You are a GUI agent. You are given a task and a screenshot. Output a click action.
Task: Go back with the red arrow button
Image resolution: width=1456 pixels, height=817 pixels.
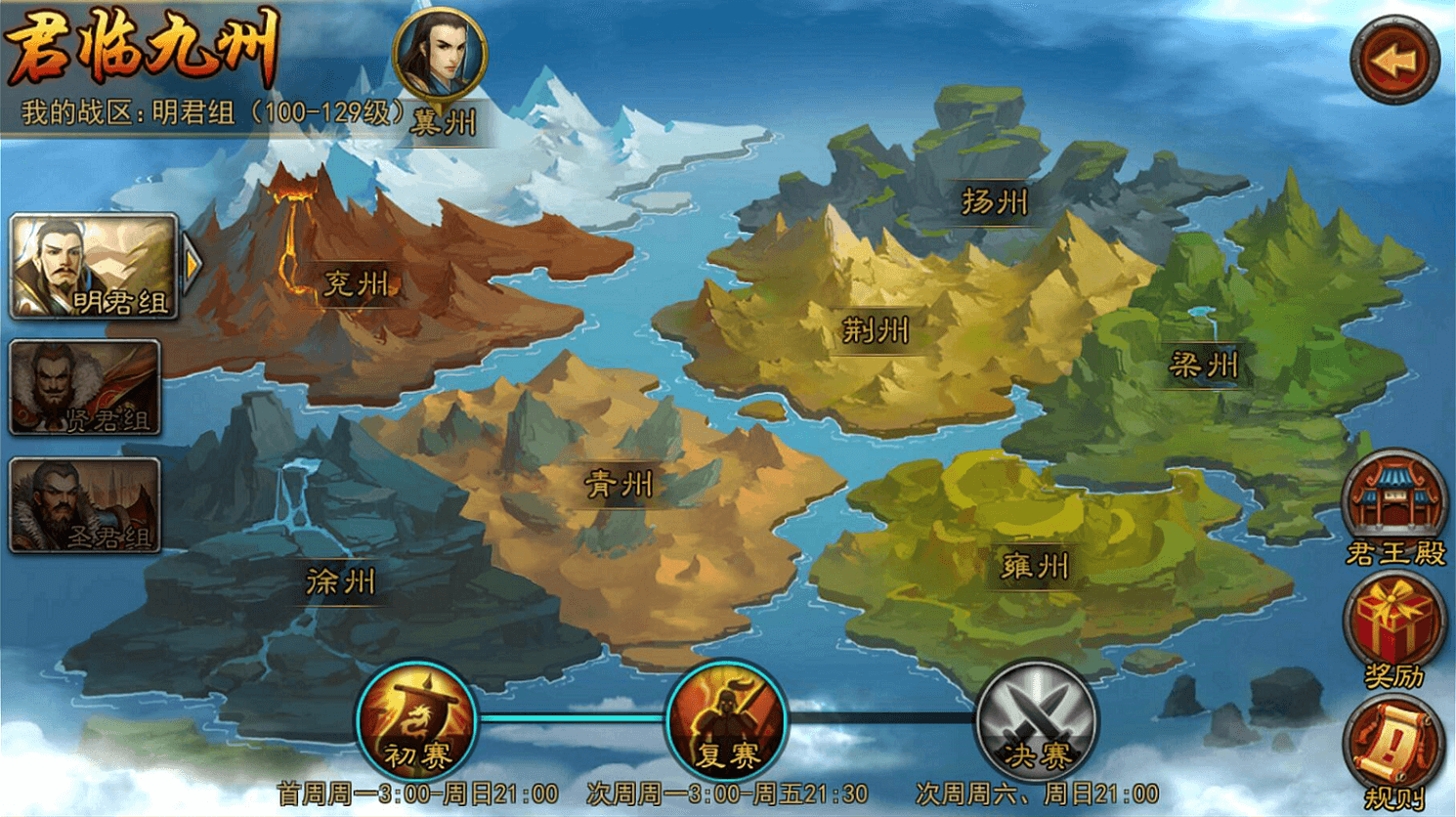1394,61
